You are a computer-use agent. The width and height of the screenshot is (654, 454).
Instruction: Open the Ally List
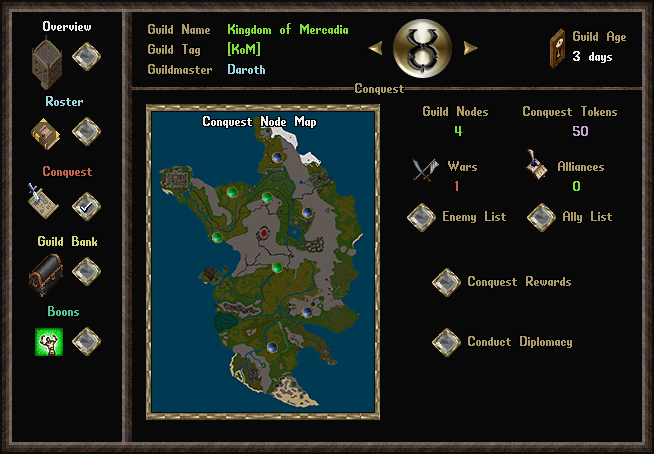click(541, 216)
